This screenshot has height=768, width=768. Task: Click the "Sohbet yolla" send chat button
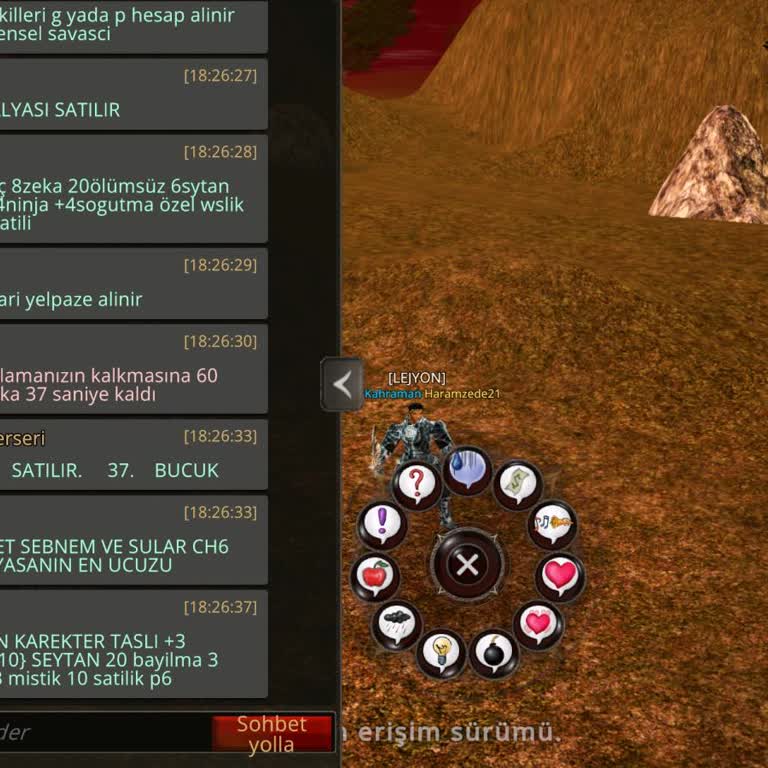click(271, 734)
